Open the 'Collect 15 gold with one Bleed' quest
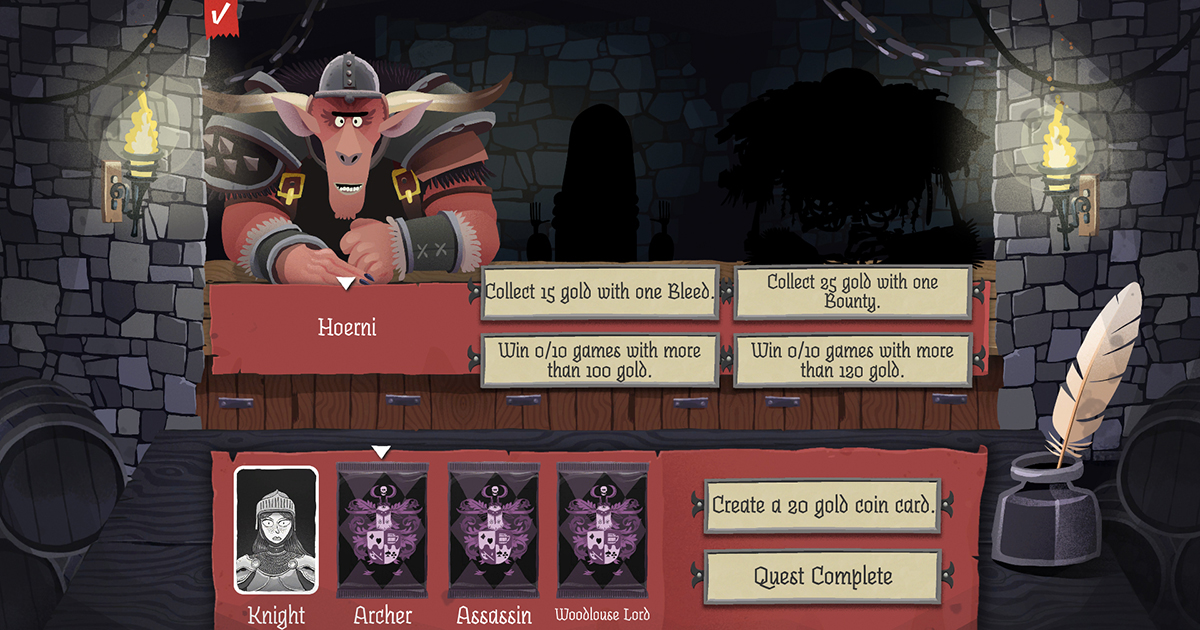The image size is (1200, 630). tap(600, 292)
